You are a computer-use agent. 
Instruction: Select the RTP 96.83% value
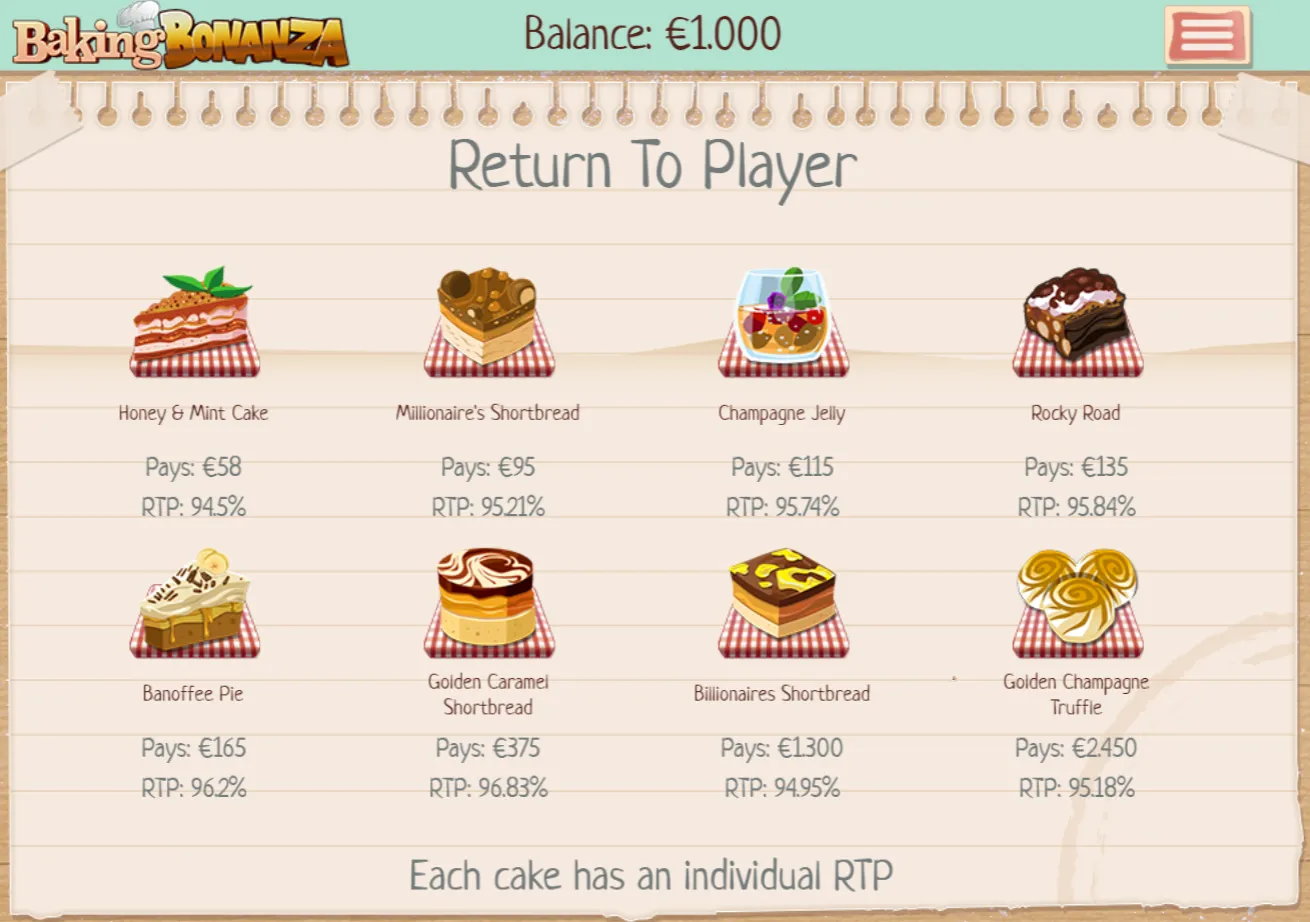[x=488, y=788]
